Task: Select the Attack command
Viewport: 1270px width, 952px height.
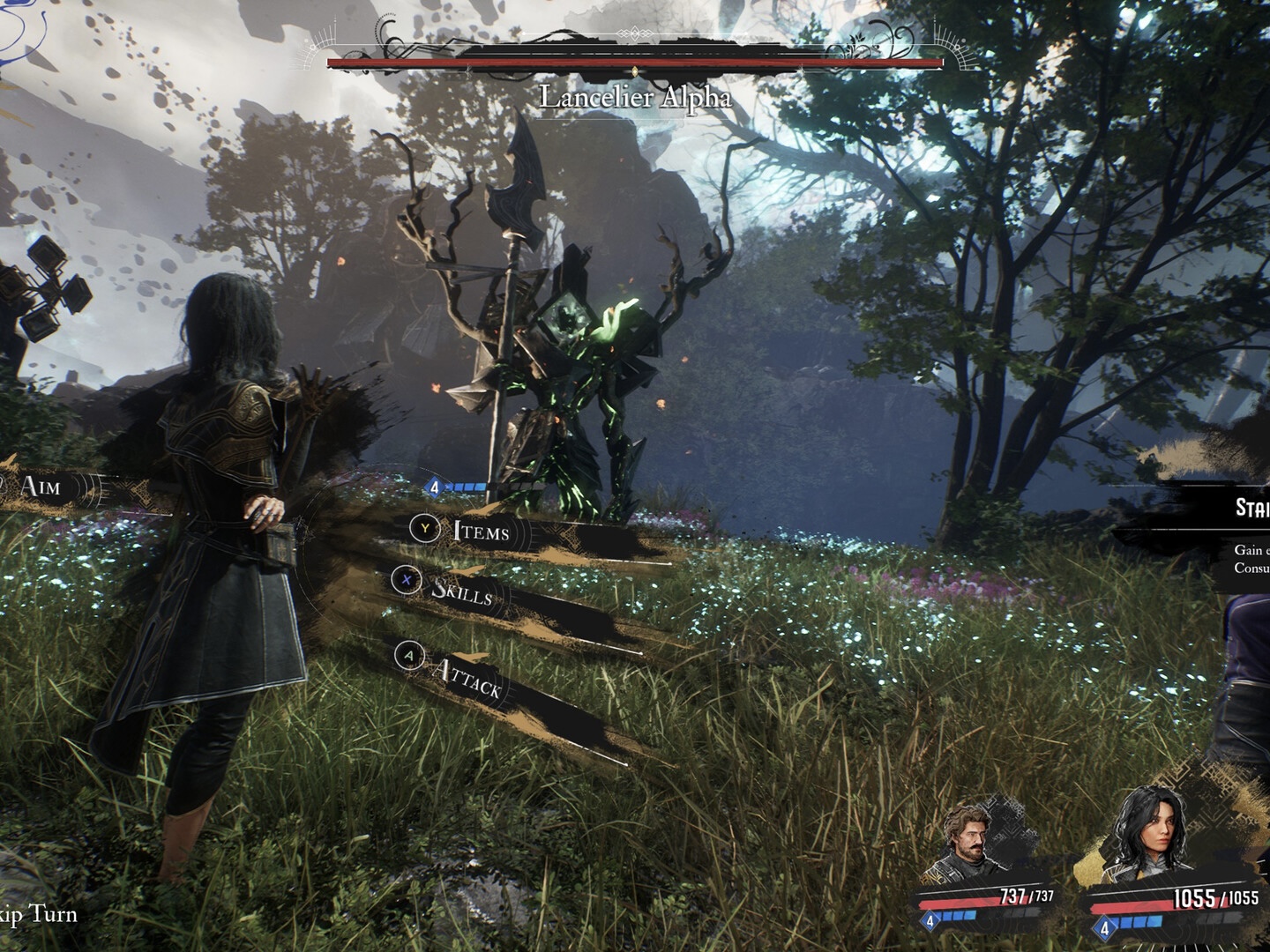Action: point(466,677)
